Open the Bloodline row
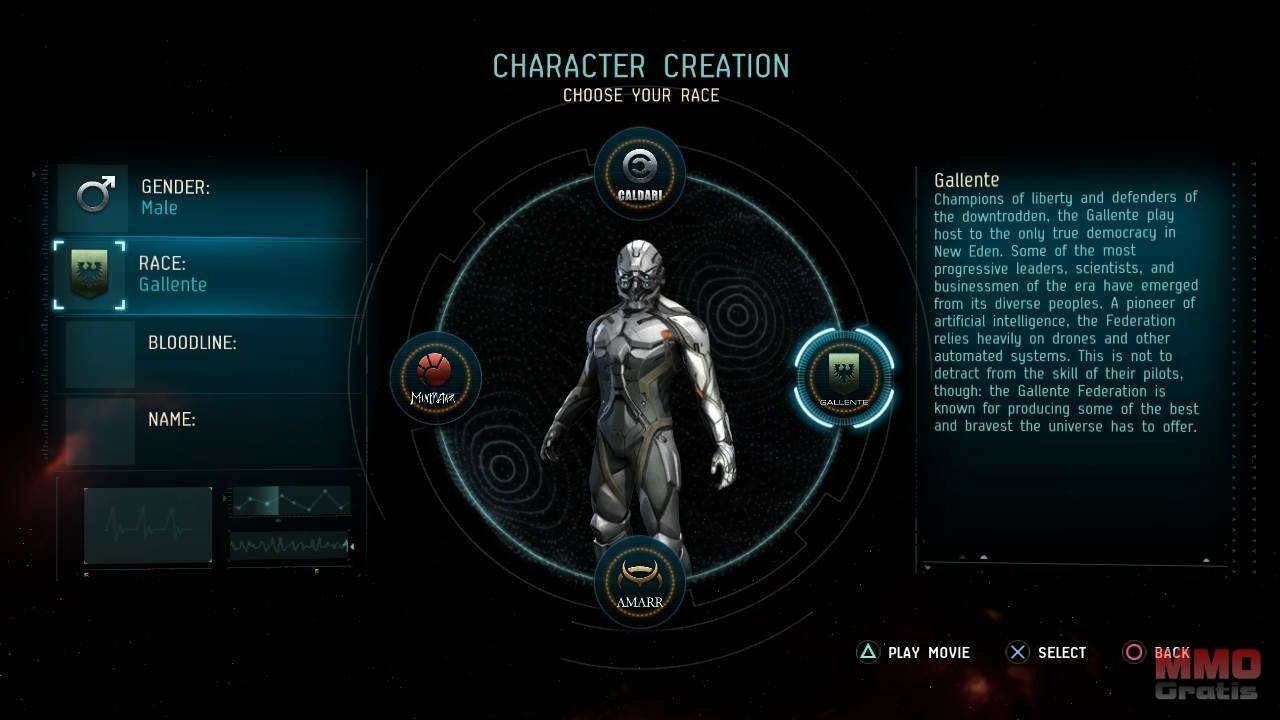Screen dimensions: 1280x720 pos(210,352)
